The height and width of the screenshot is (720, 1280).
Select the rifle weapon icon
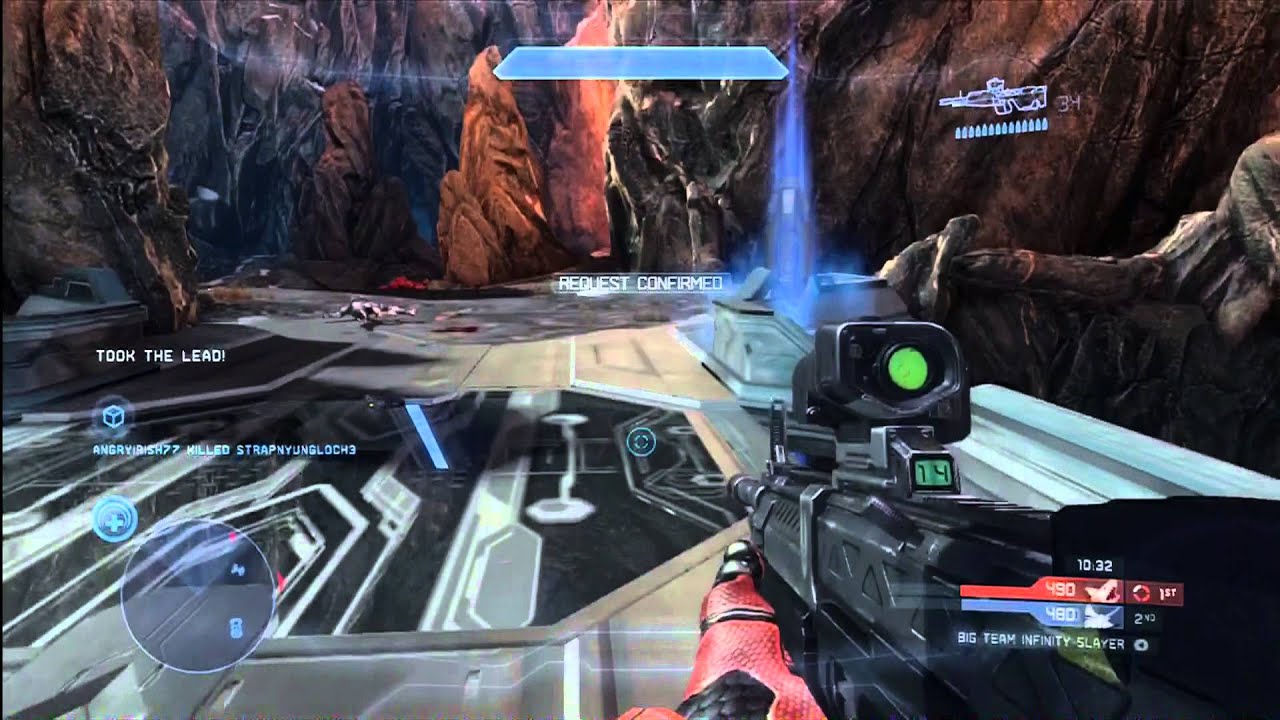click(x=993, y=98)
